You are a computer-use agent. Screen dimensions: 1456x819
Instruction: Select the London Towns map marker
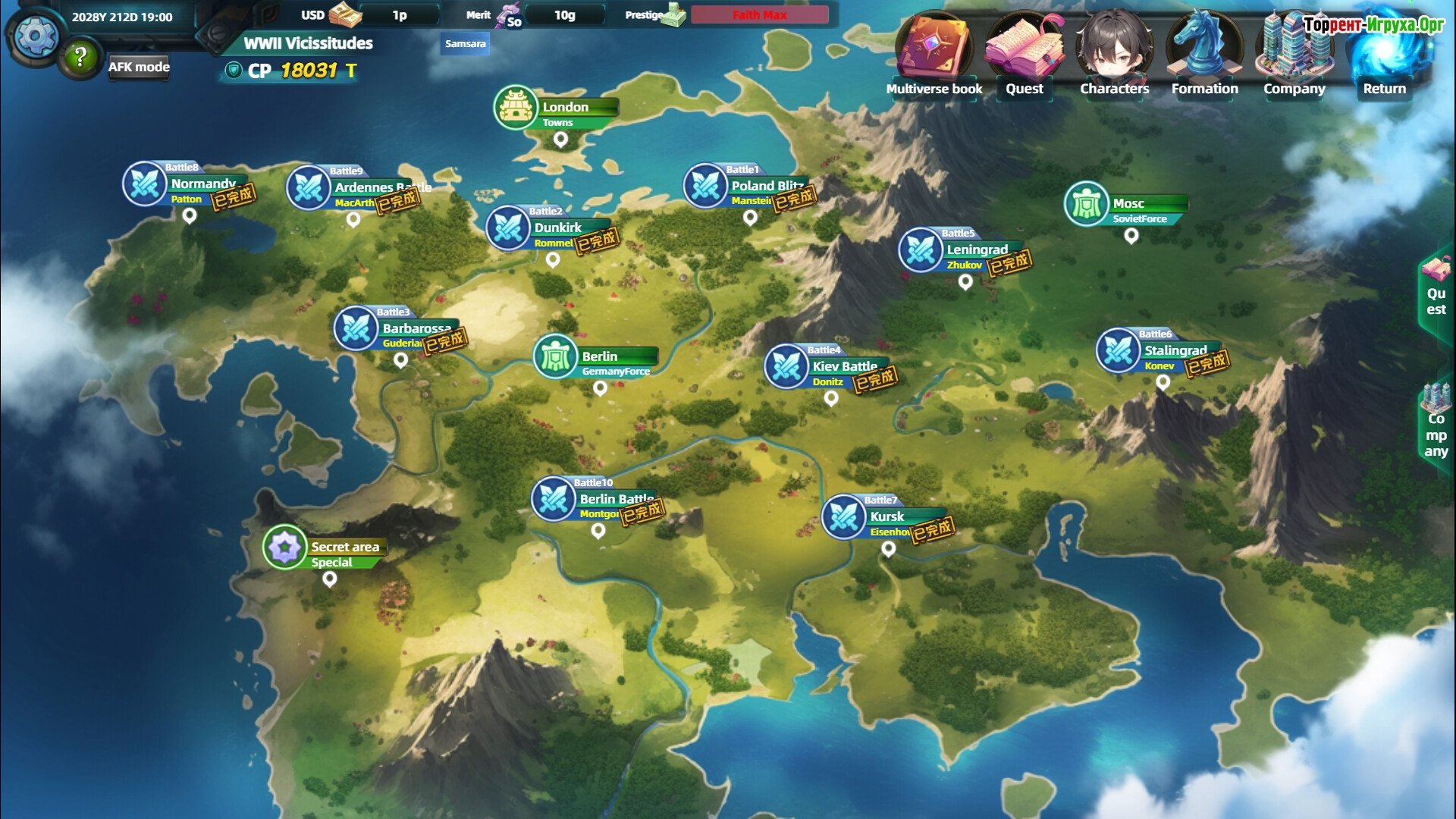[516, 108]
